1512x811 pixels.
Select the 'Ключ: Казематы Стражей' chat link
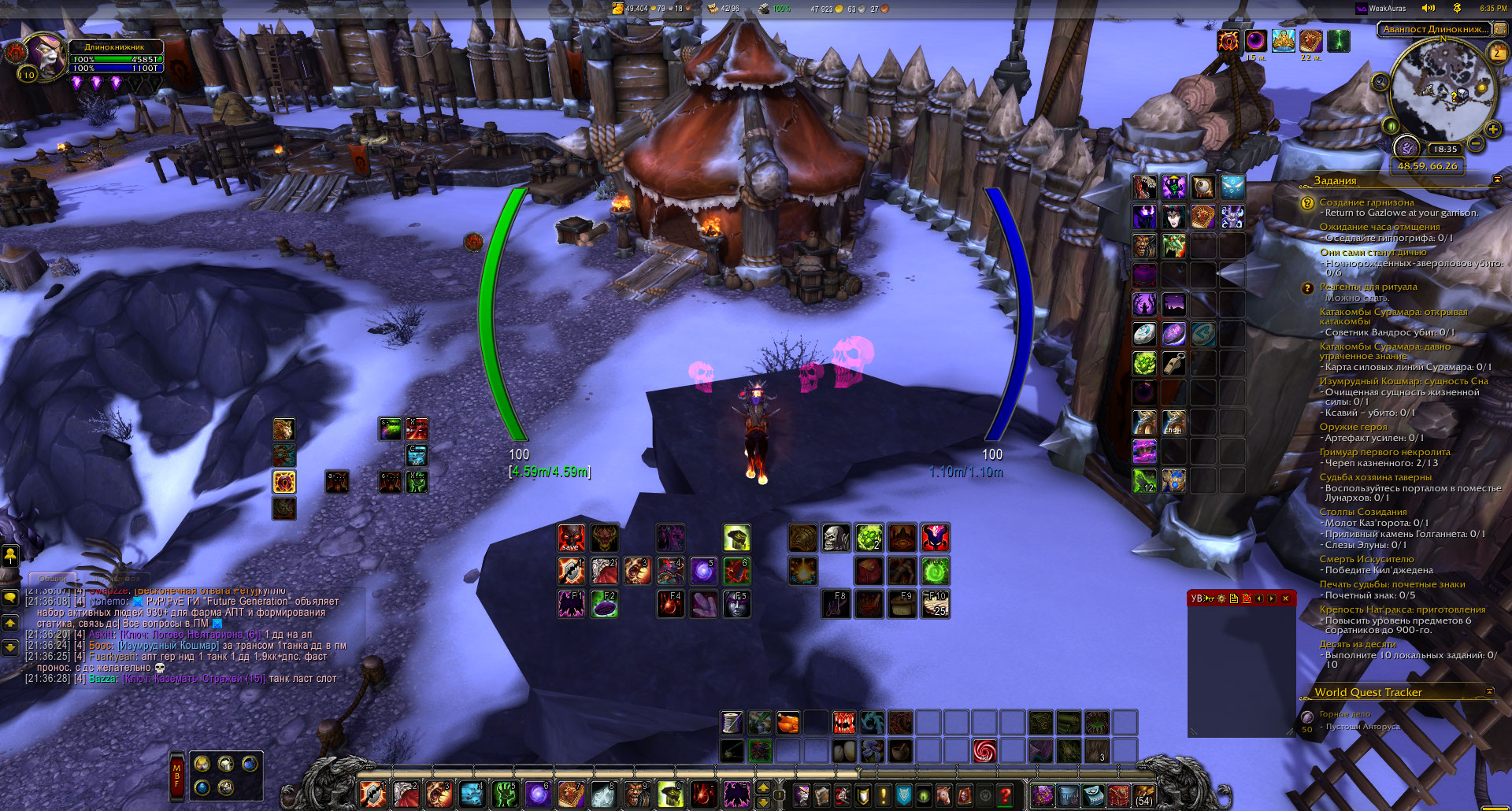pyautogui.click(x=194, y=678)
